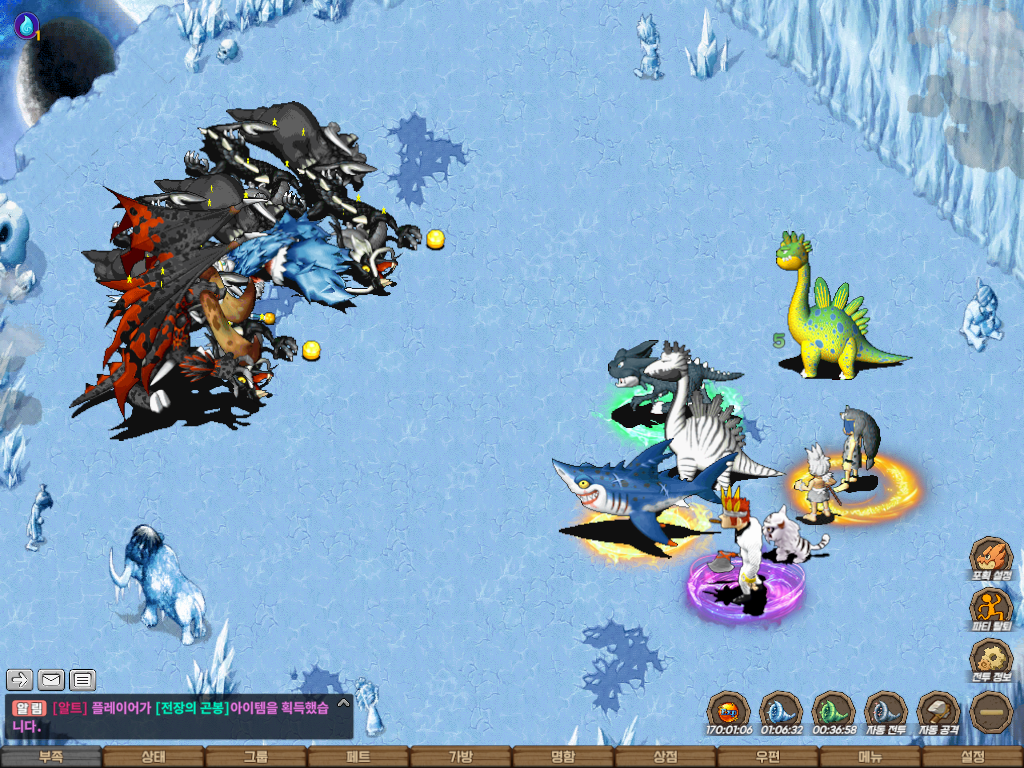The width and height of the screenshot is (1024, 768).
Task: Open the 명함 (name card) menu
Action: point(563,757)
